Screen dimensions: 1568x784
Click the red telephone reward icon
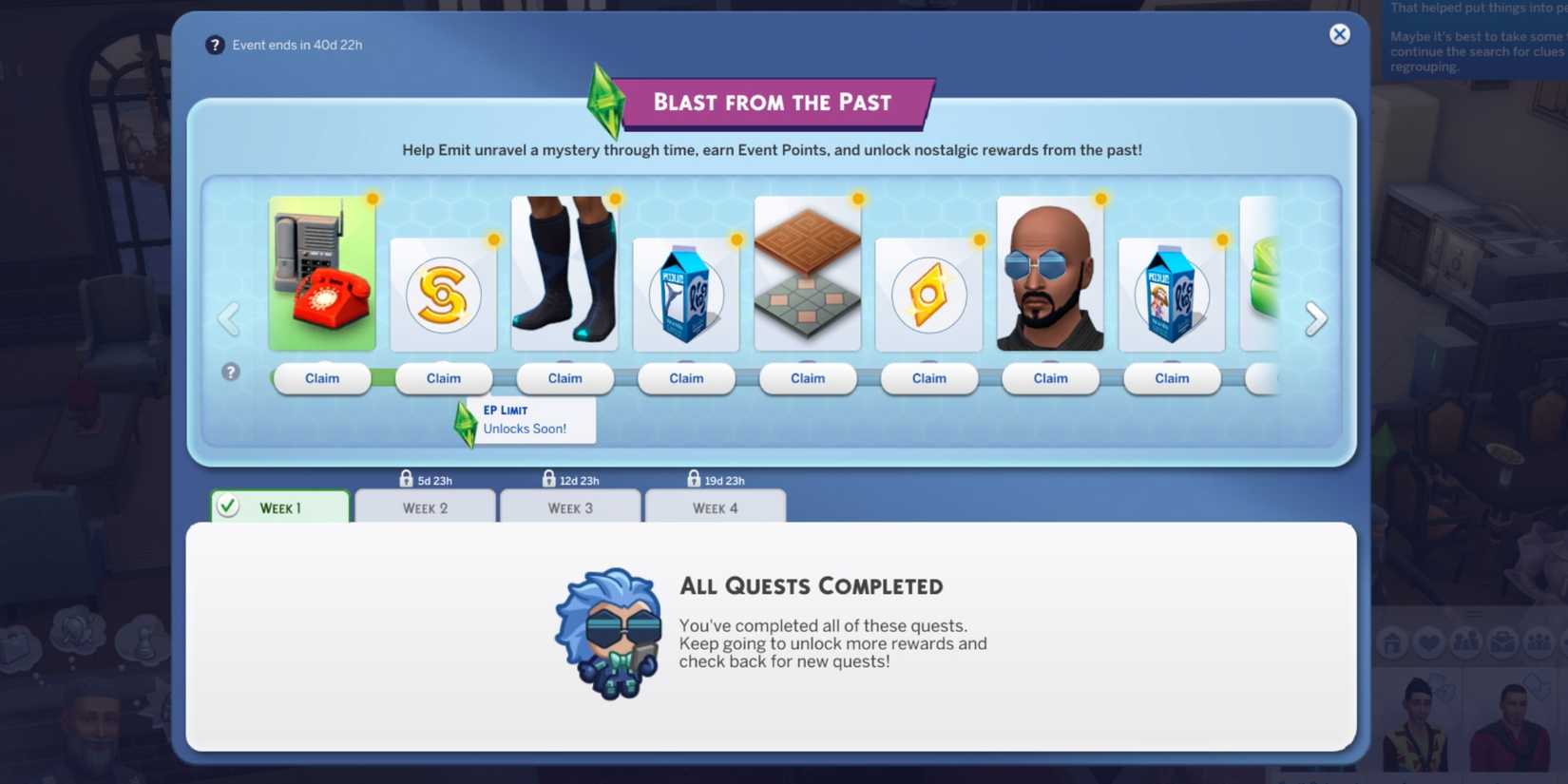coord(322,274)
